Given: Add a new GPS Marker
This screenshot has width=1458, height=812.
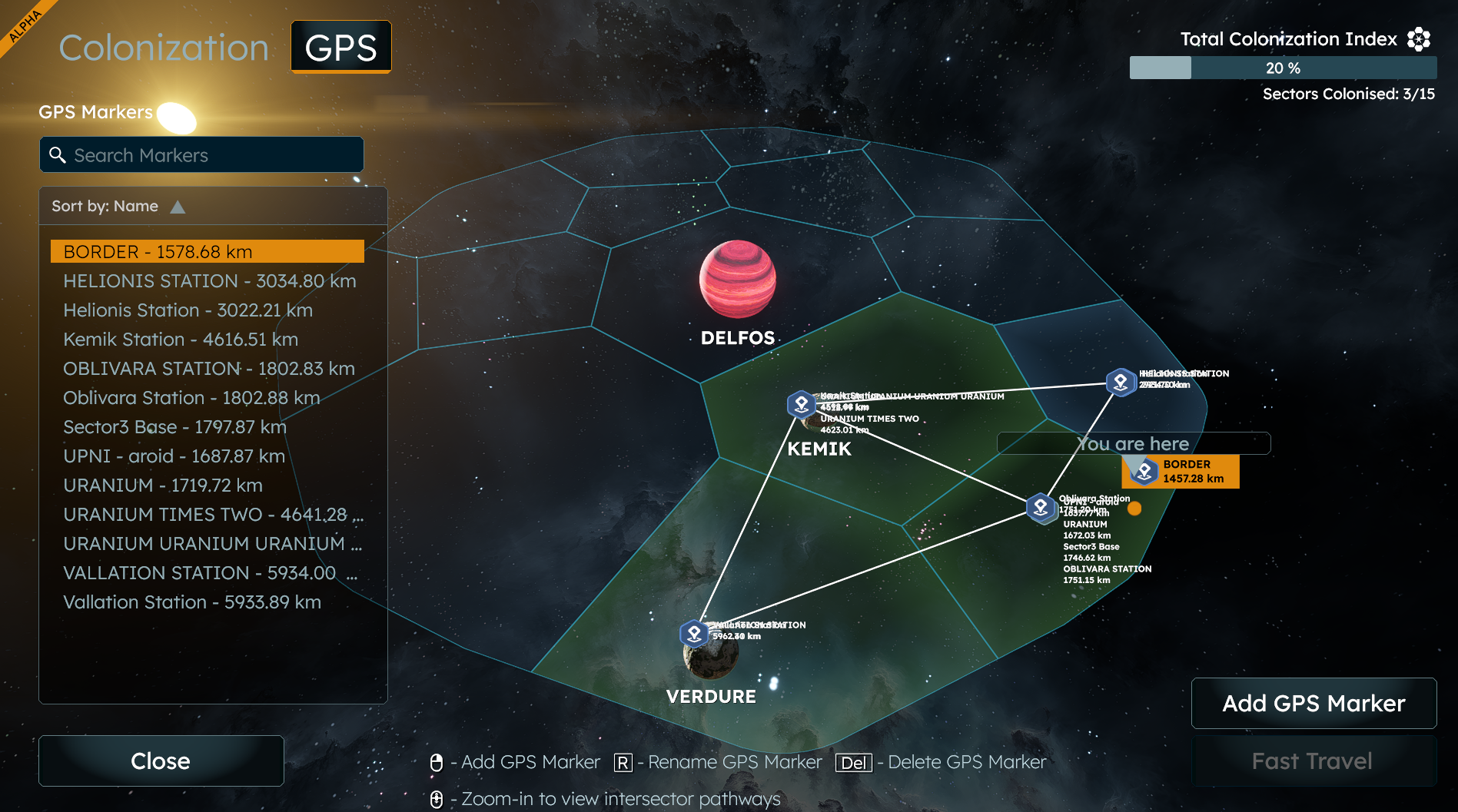Looking at the screenshot, I should point(1314,703).
